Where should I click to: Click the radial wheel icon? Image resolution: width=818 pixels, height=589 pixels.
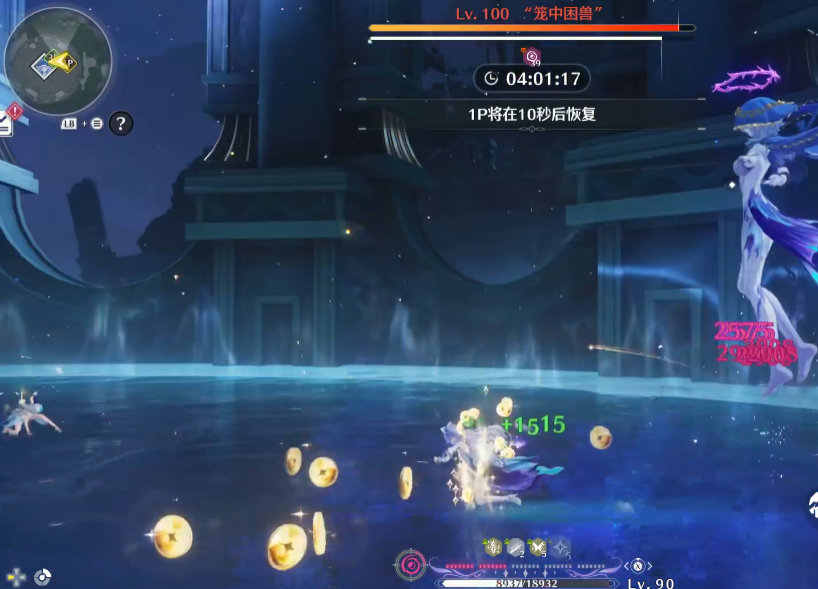coord(42,577)
